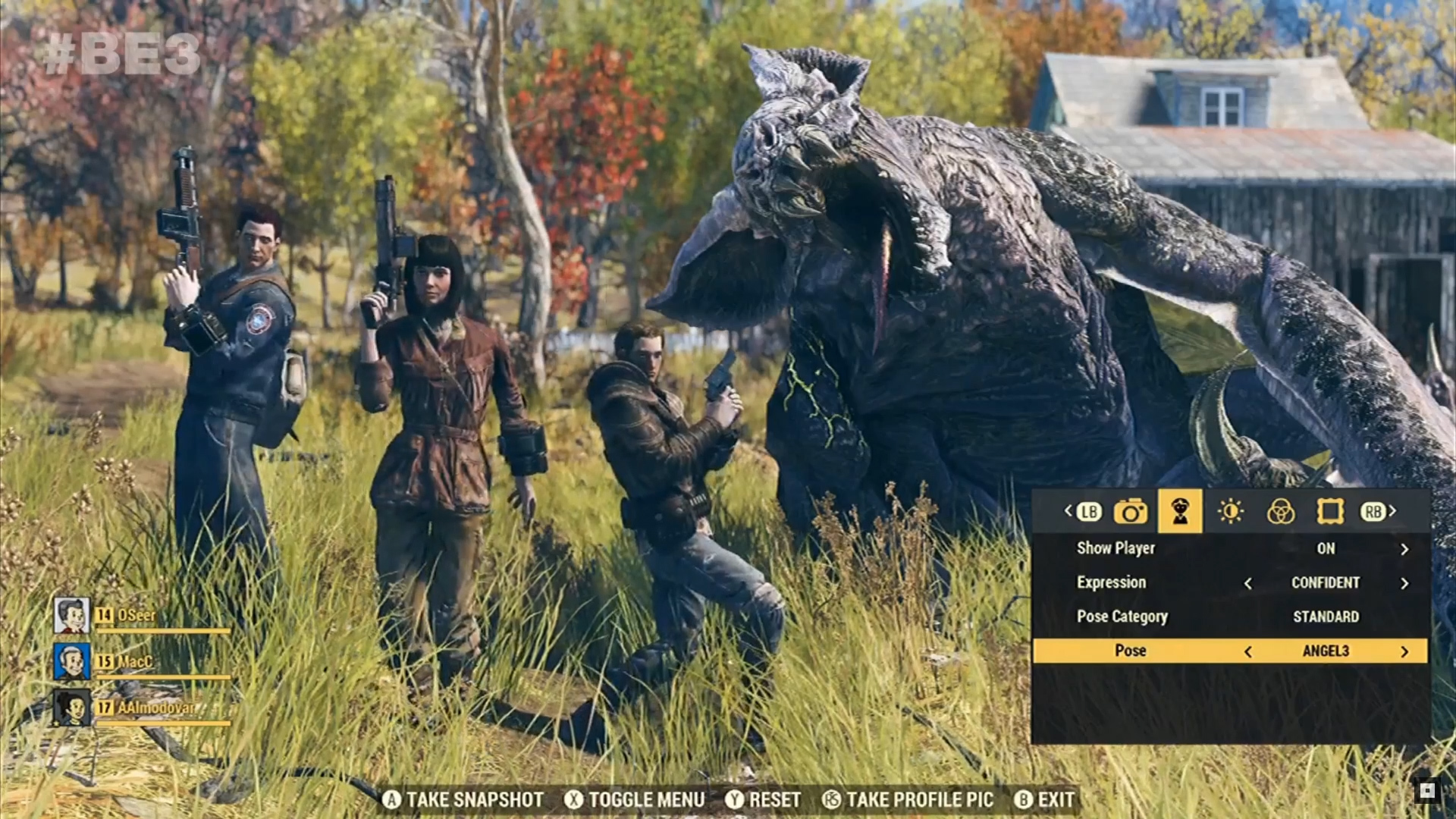Select the lighting brightness tab
The width and height of the screenshot is (1456, 819).
click(1230, 512)
